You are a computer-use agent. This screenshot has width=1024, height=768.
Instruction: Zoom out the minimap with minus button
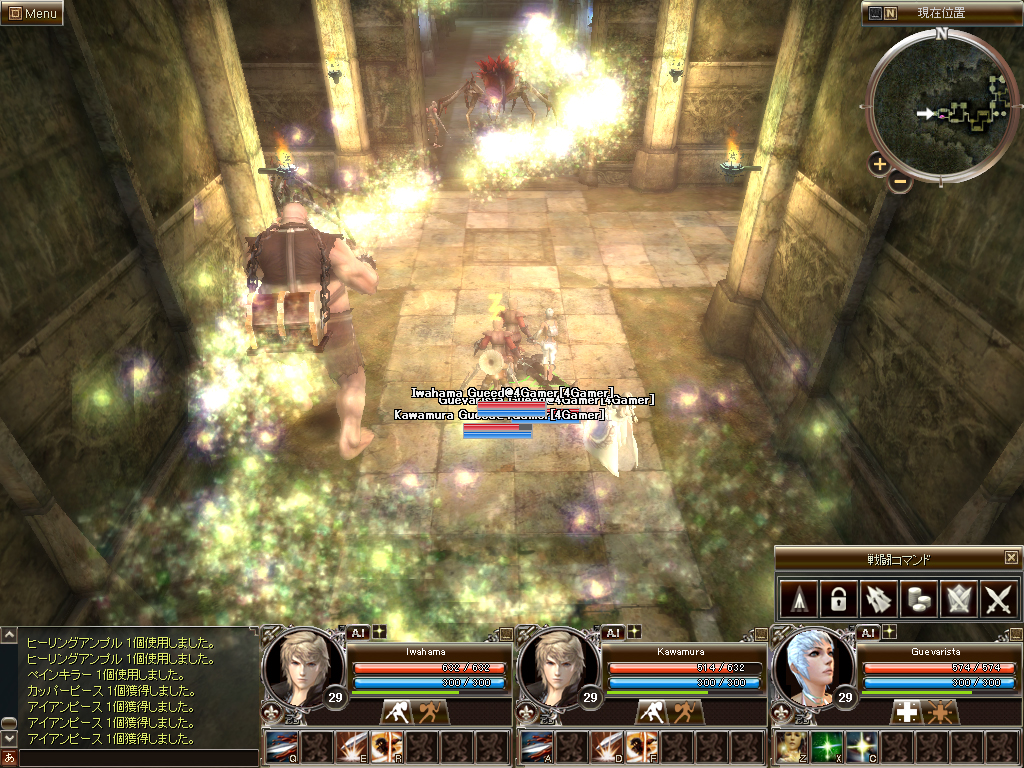(899, 181)
